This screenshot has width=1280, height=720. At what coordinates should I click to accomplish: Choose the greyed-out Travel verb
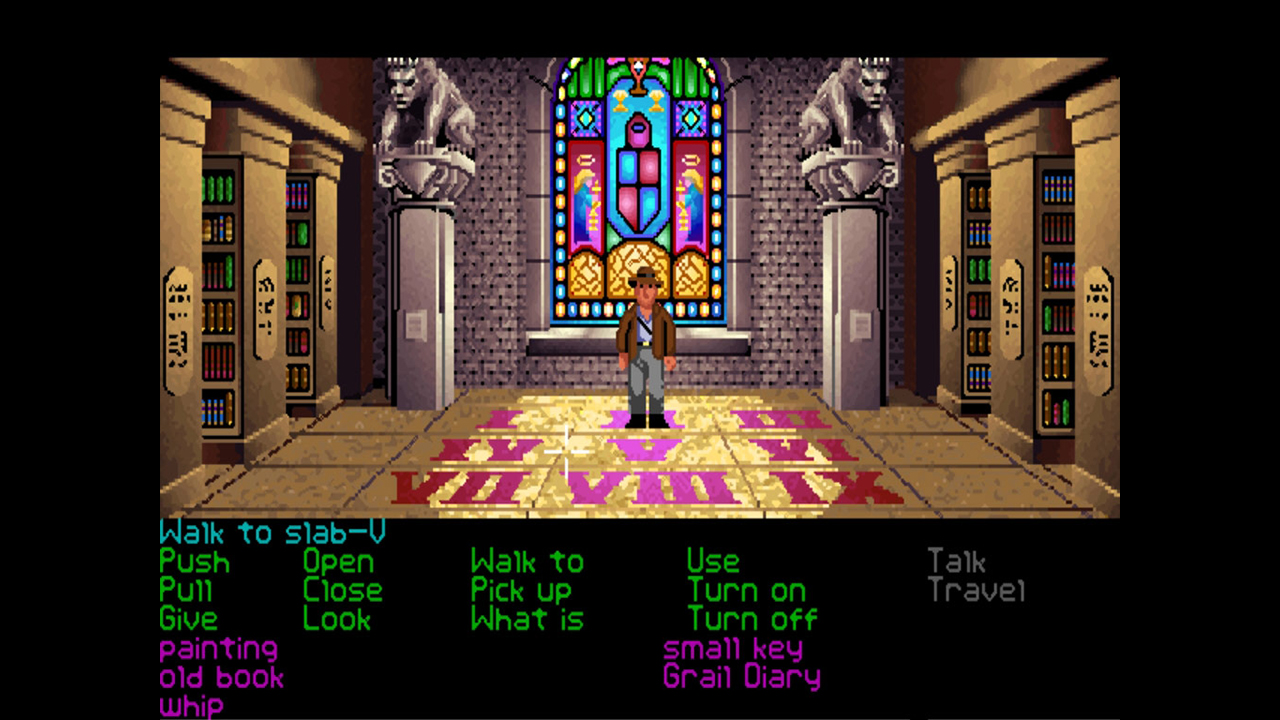pyautogui.click(x=976, y=591)
